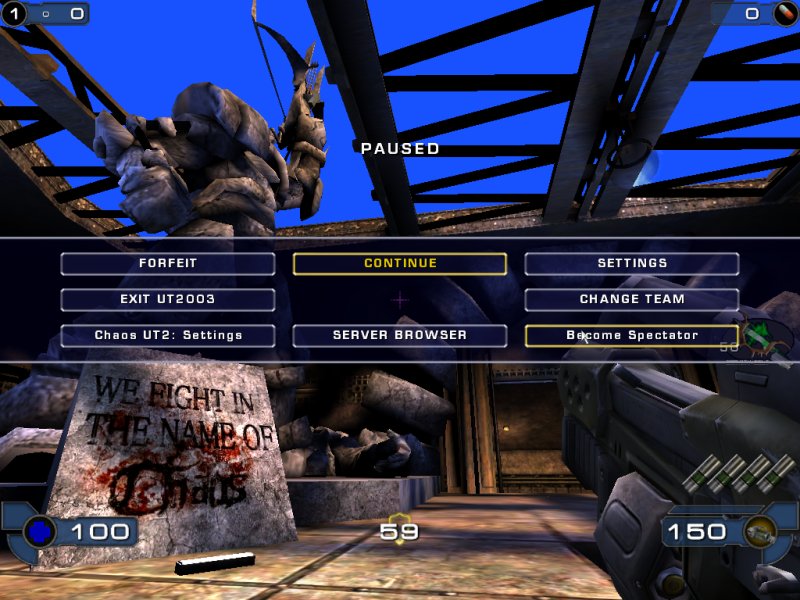This screenshot has height=600, width=800.
Task: Click the Forfeit button
Action: pos(167,264)
